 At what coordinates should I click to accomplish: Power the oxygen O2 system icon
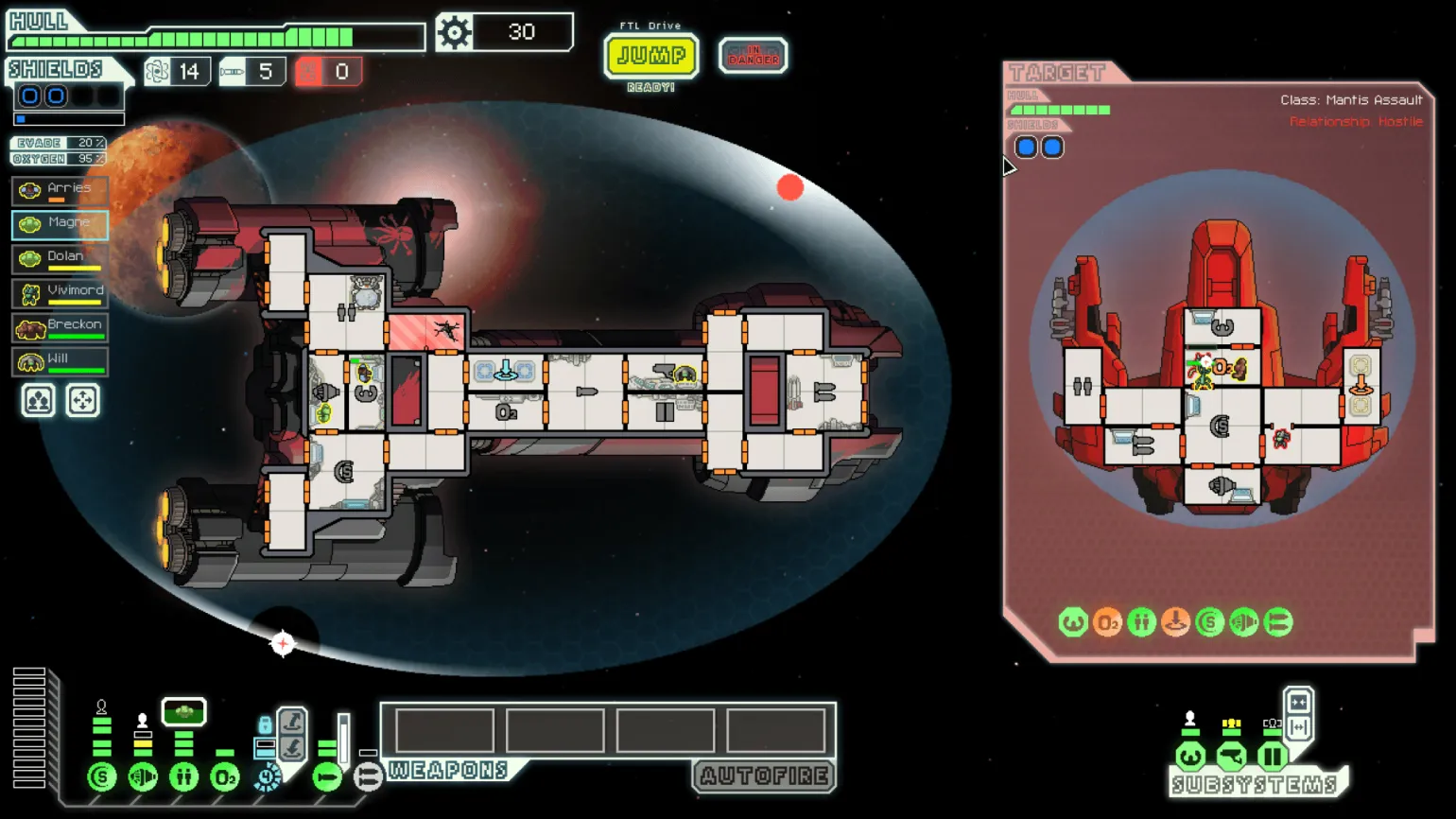(x=224, y=777)
